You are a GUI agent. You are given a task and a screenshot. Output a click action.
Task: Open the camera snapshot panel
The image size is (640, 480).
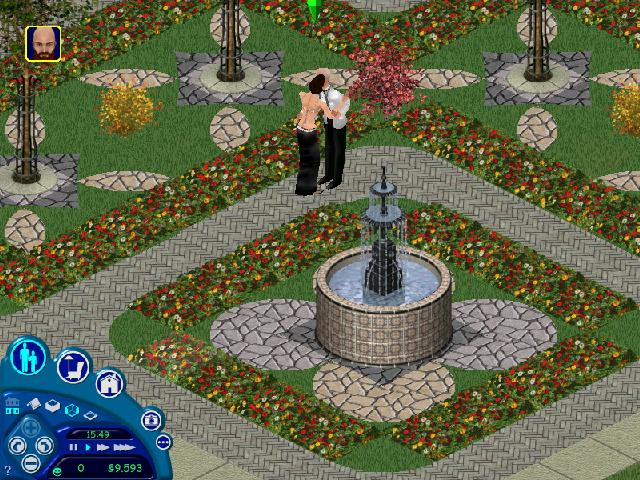(151, 420)
